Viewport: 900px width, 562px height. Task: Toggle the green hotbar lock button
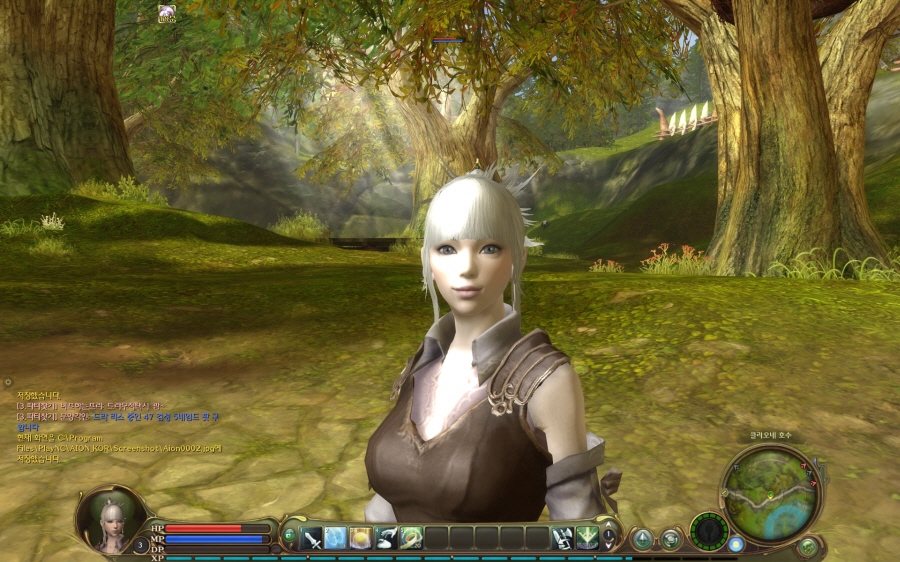coord(290,536)
